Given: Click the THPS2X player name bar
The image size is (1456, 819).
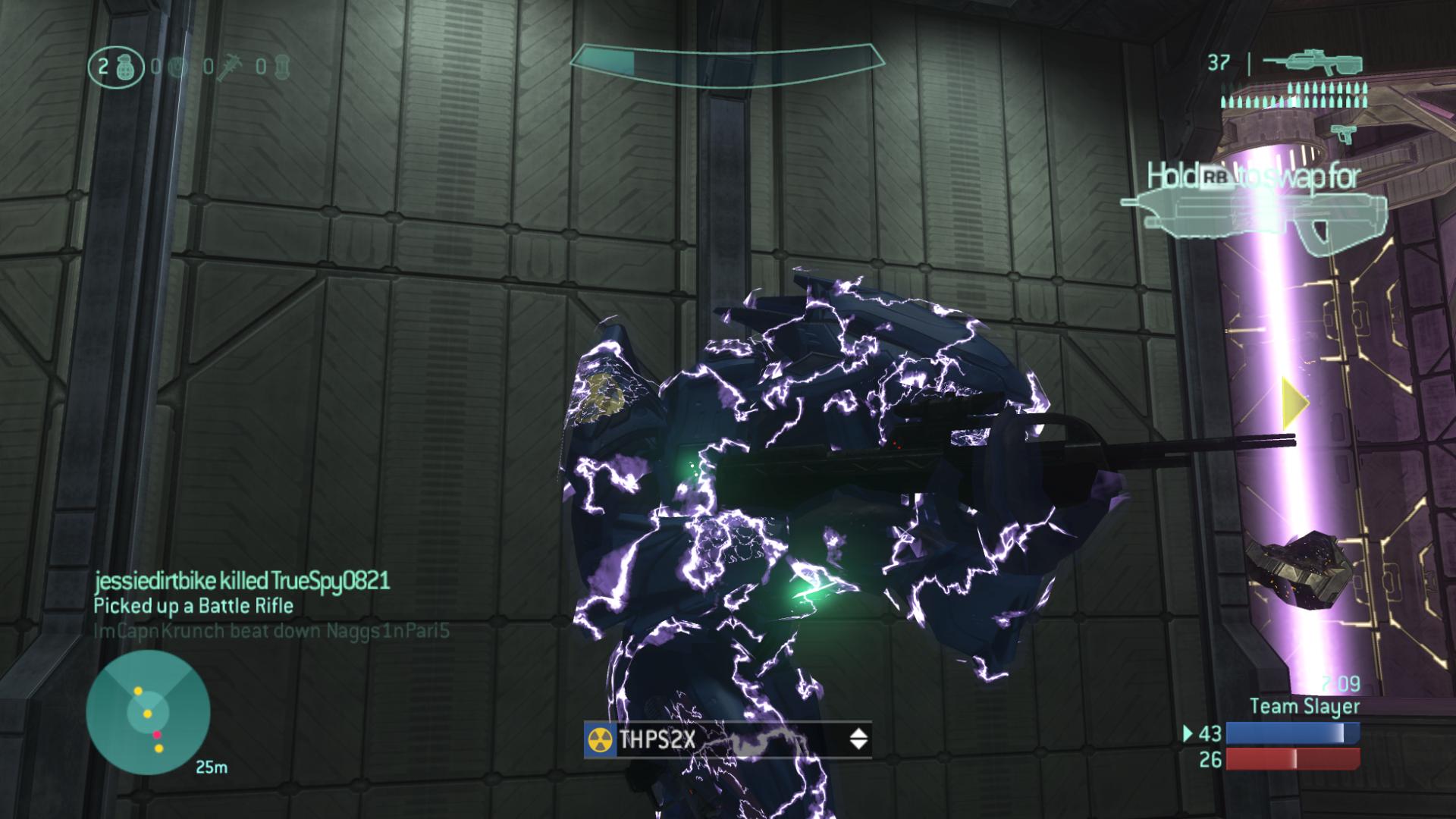Looking at the screenshot, I should tap(726, 739).
